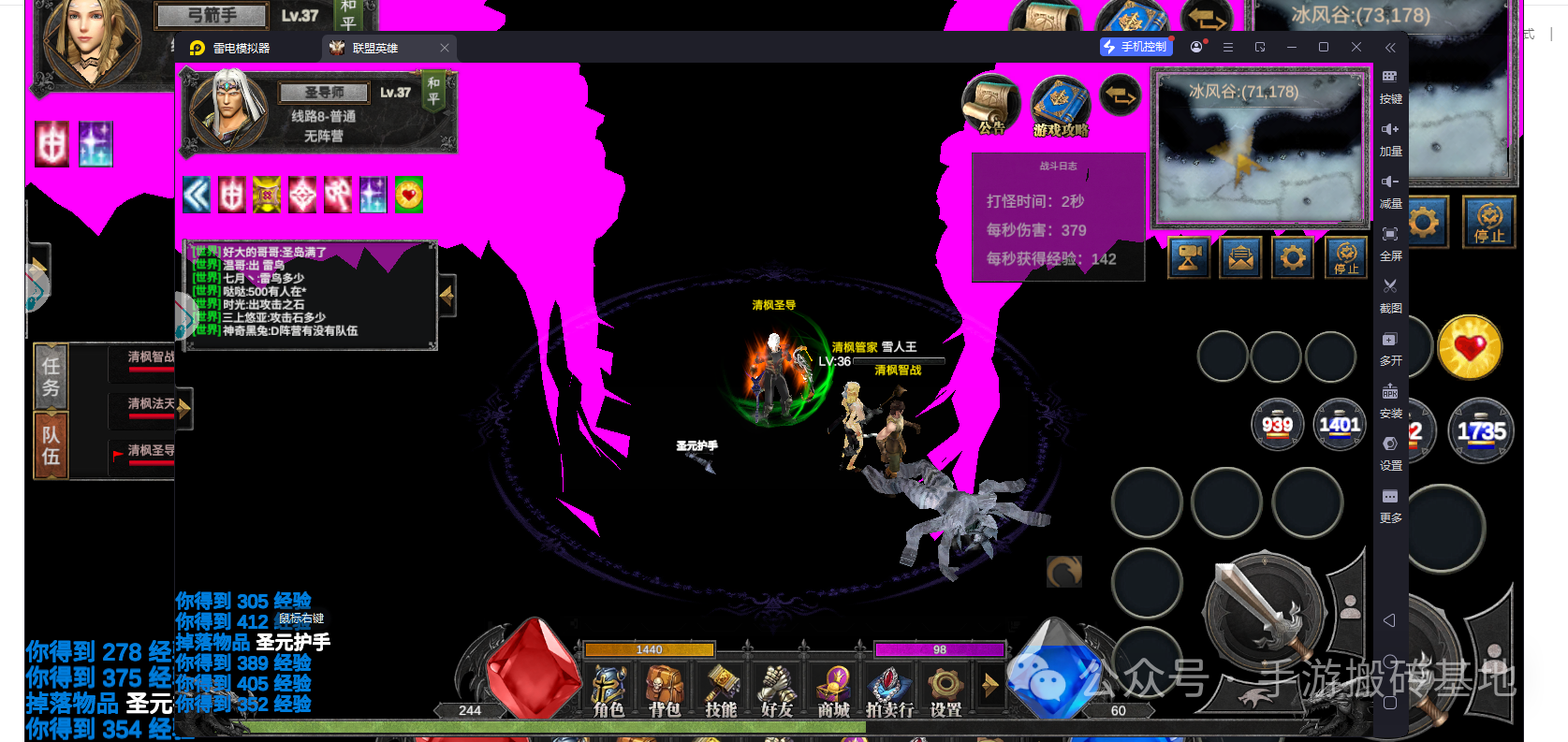The height and width of the screenshot is (742, 1568).
Task: Switch to the 任务 quest tab
Action: pyautogui.click(x=51, y=376)
